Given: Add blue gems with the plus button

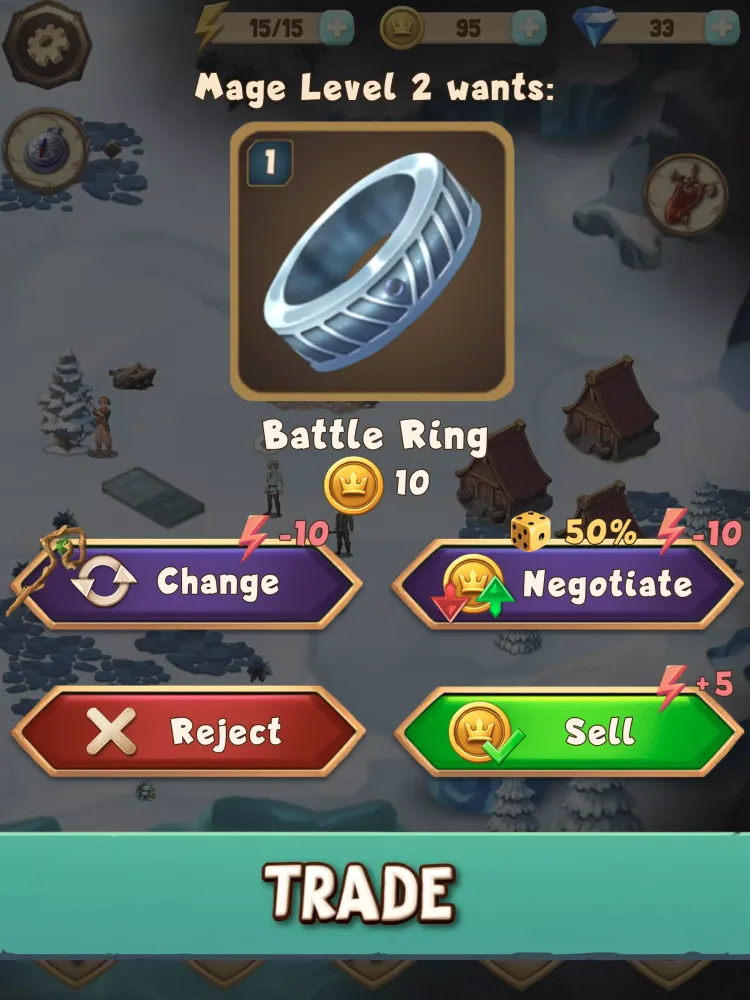Looking at the screenshot, I should [721, 28].
